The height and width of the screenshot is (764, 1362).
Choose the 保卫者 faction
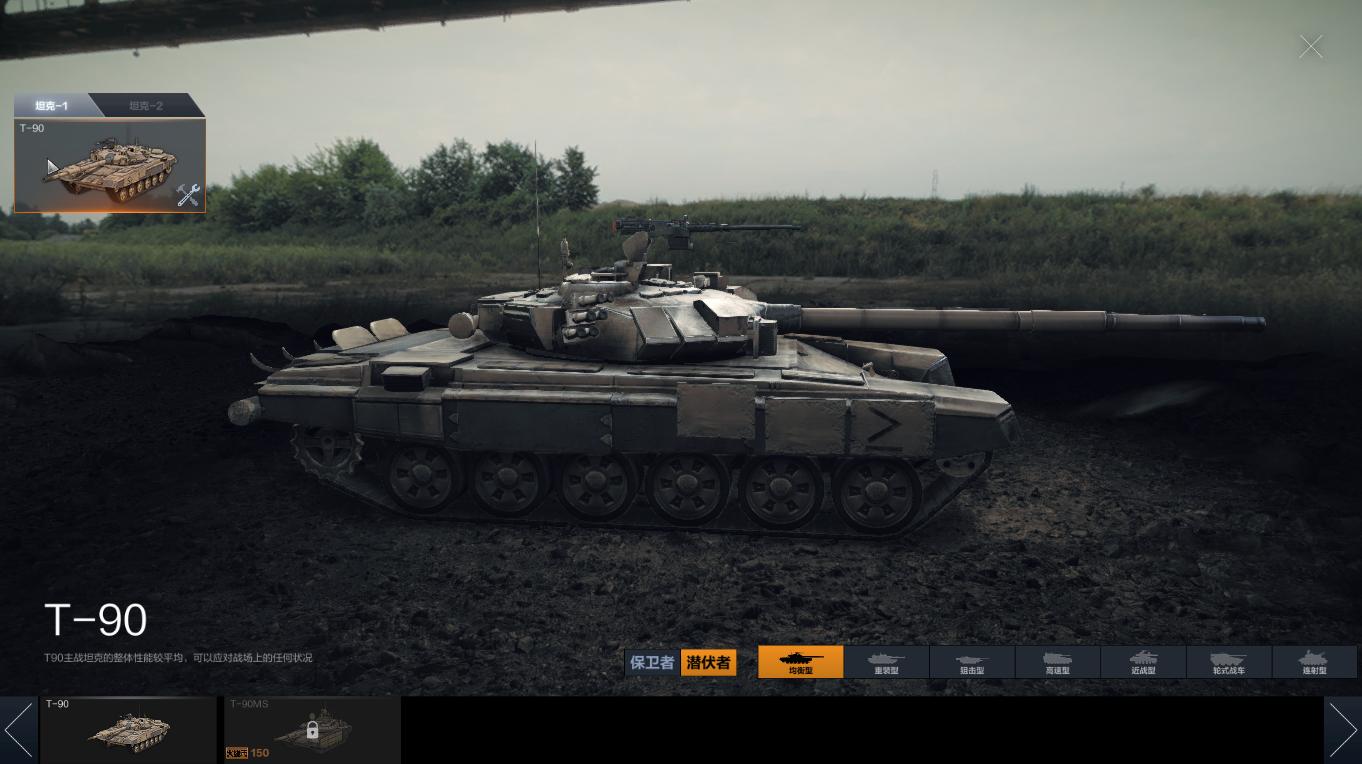652,662
